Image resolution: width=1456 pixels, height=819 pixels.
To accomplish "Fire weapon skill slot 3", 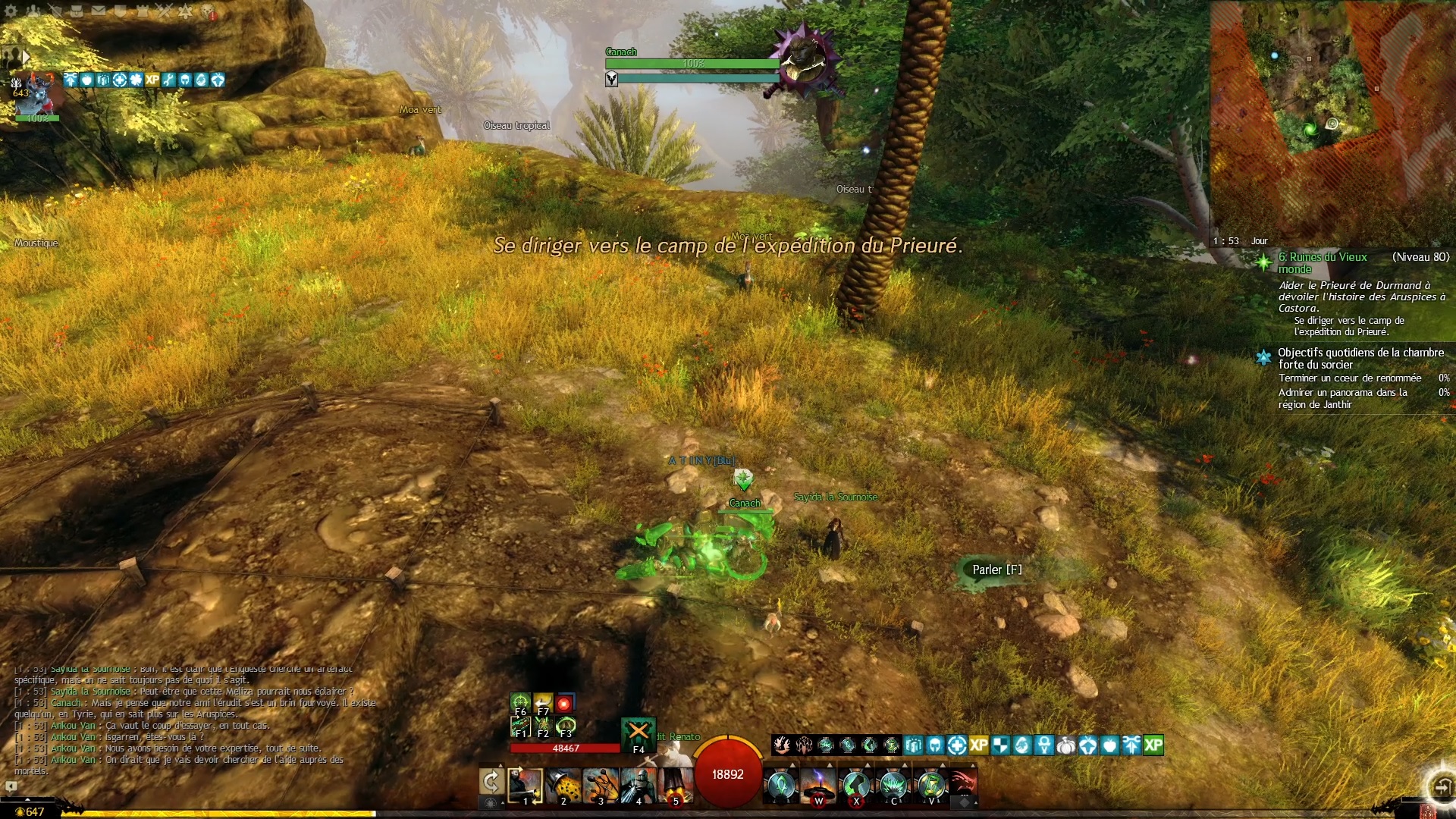I will (x=601, y=786).
